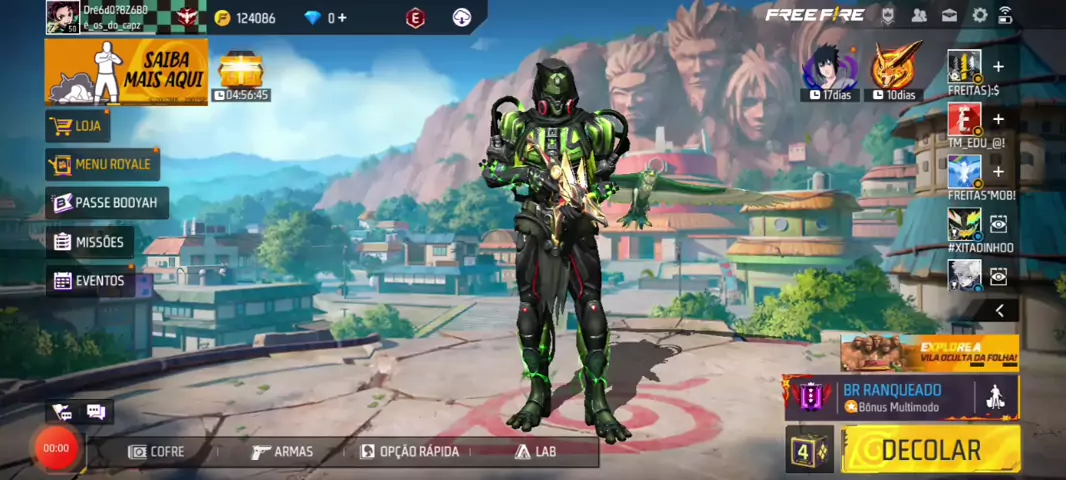The image size is (1066, 480).
Task: Click the DECOLAR start button
Action: tap(930, 450)
